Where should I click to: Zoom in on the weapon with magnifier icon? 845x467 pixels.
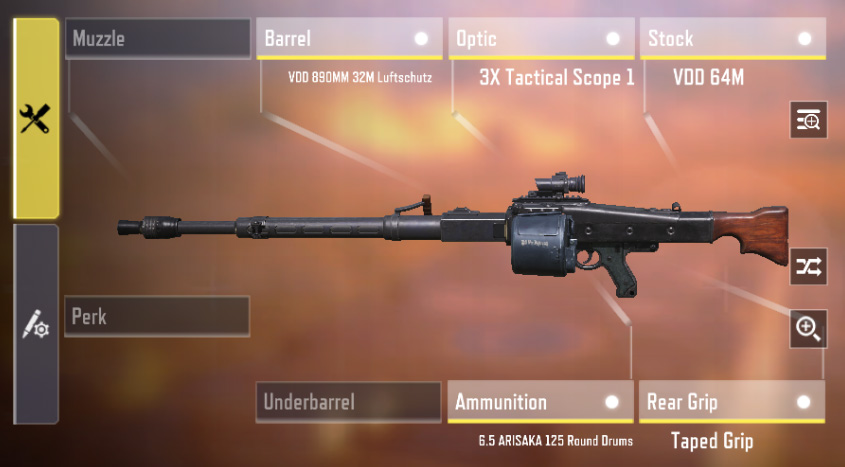coord(808,327)
